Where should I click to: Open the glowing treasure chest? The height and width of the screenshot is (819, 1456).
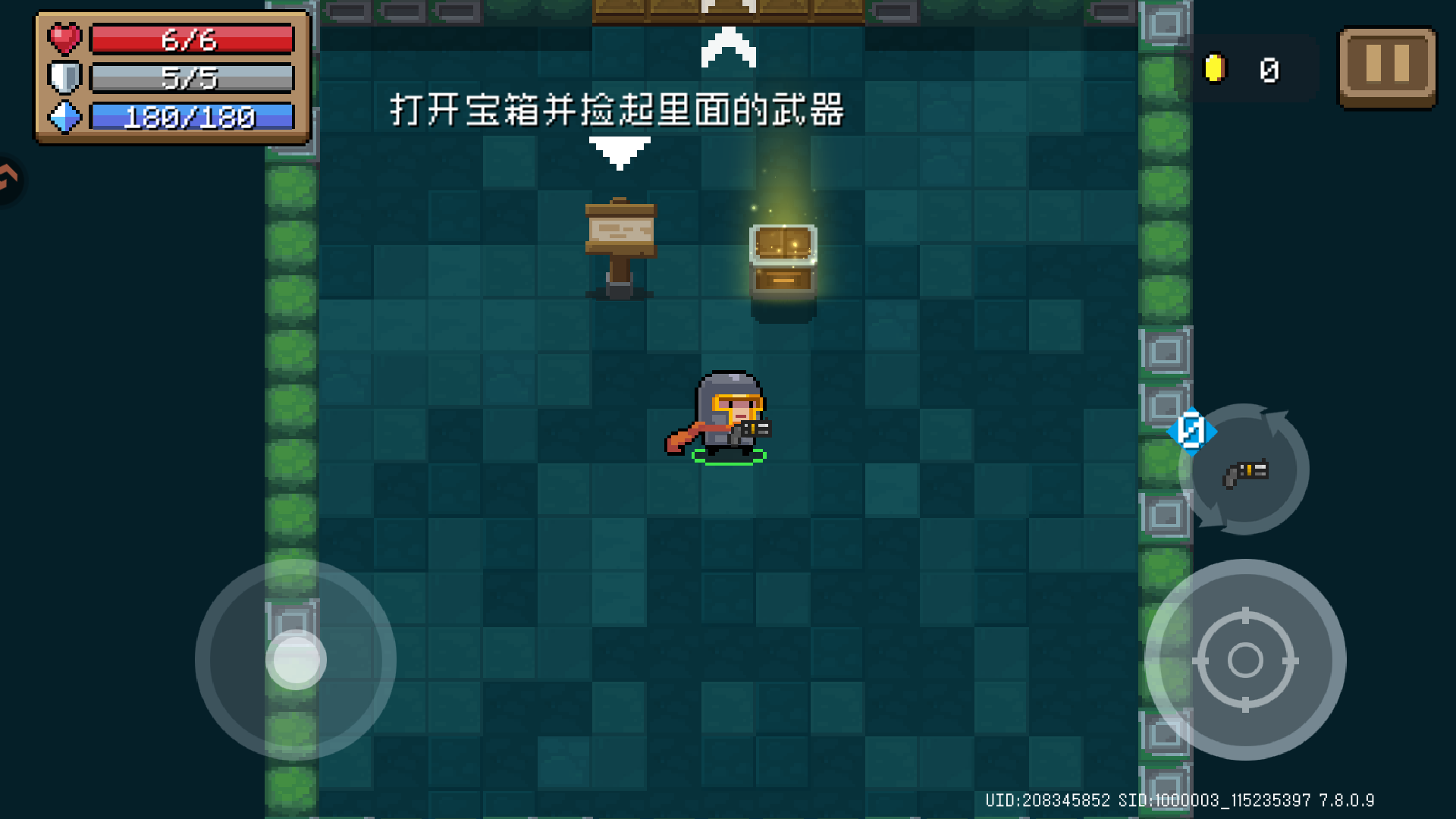(783, 262)
